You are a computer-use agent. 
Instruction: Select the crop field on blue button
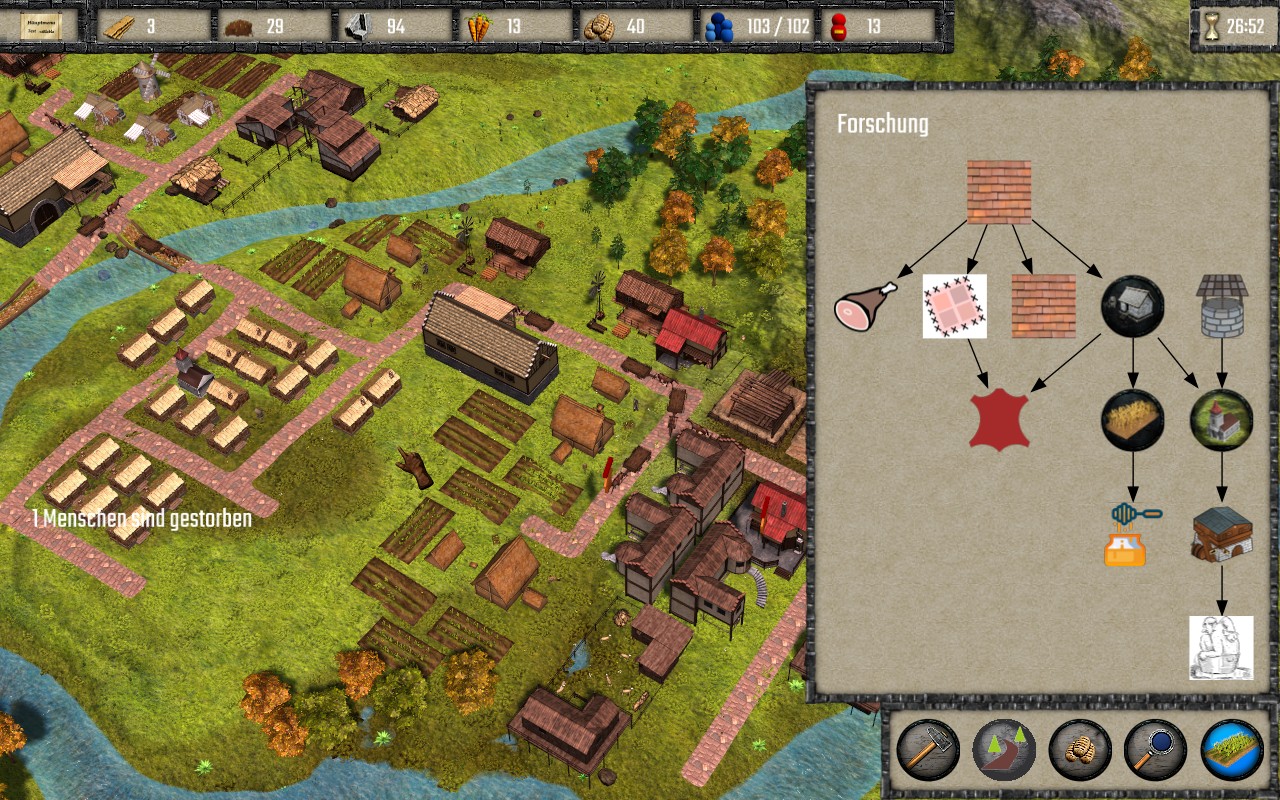(1232, 750)
